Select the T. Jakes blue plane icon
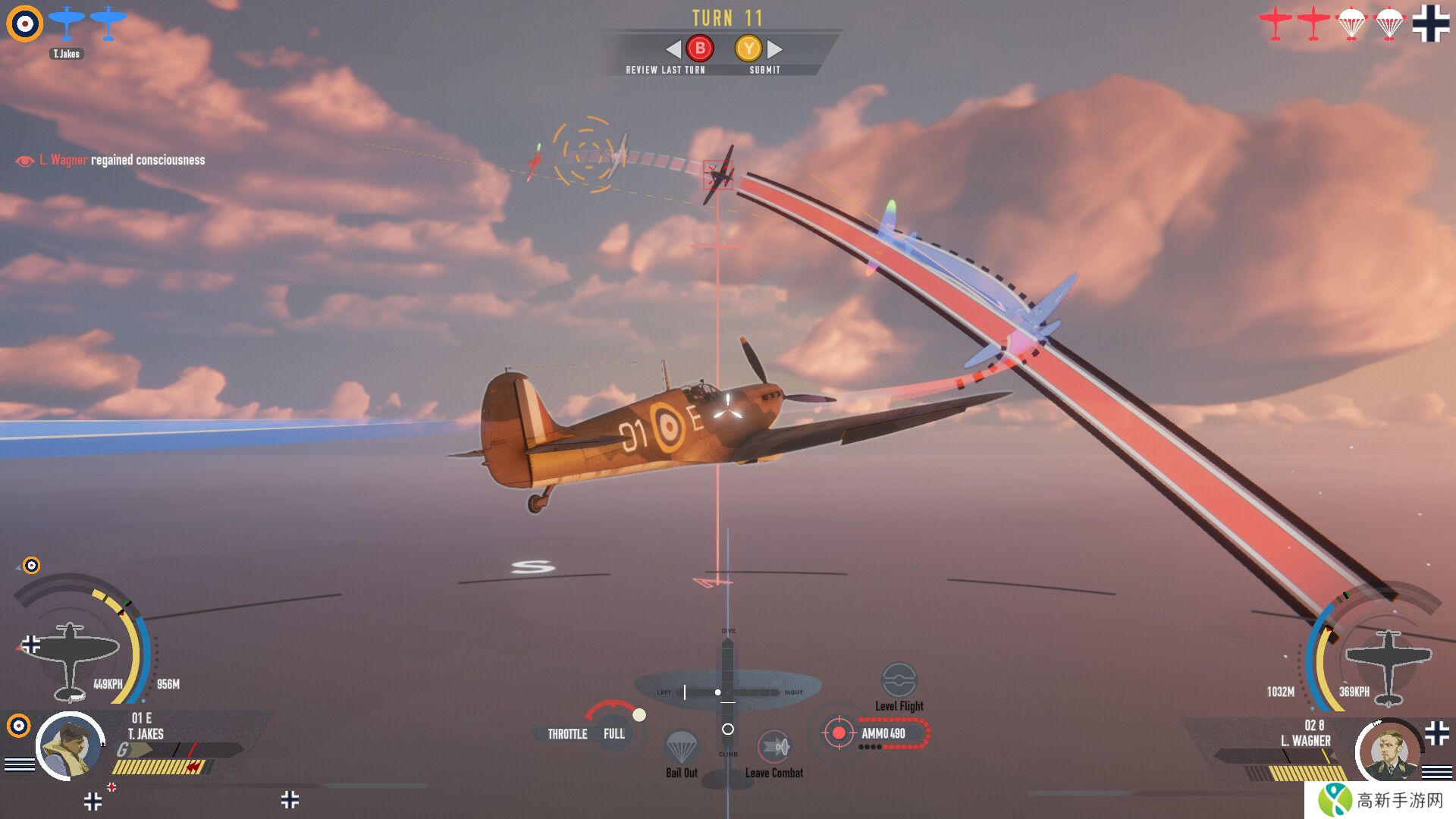The width and height of the screenshot is (1456, 819). pos(66,23)
